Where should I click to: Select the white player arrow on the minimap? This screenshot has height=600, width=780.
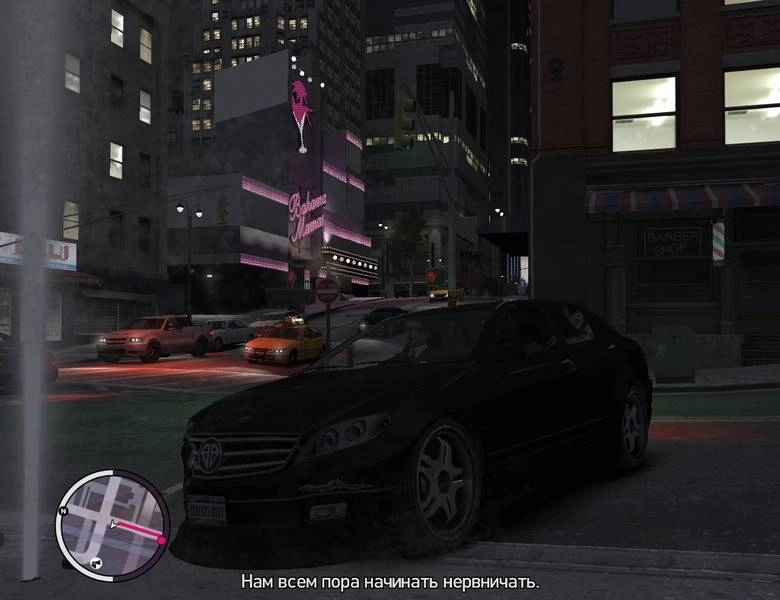tap(115, 523)
